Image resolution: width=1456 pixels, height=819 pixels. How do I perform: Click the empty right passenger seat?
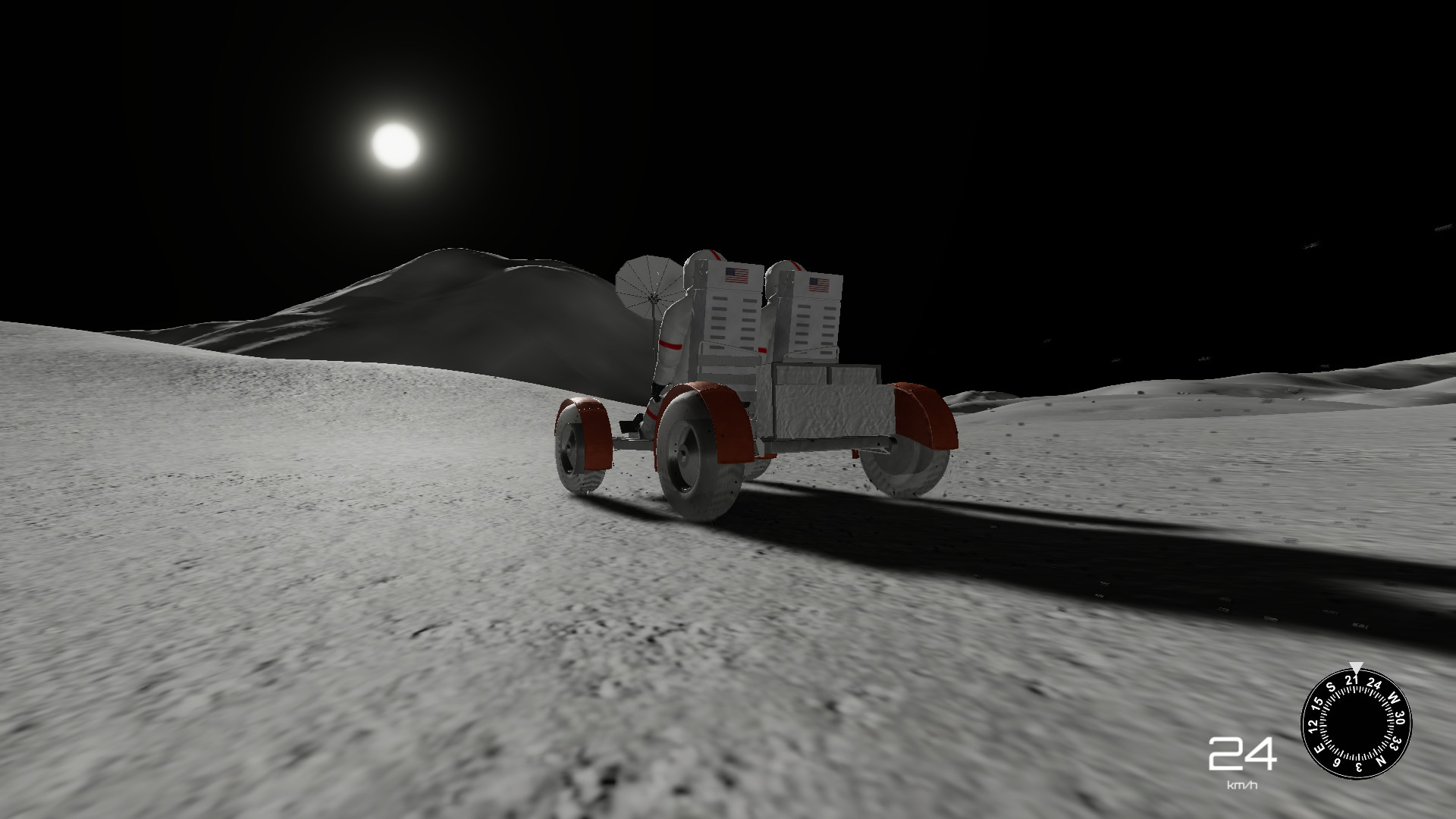[x=815, y=323]
